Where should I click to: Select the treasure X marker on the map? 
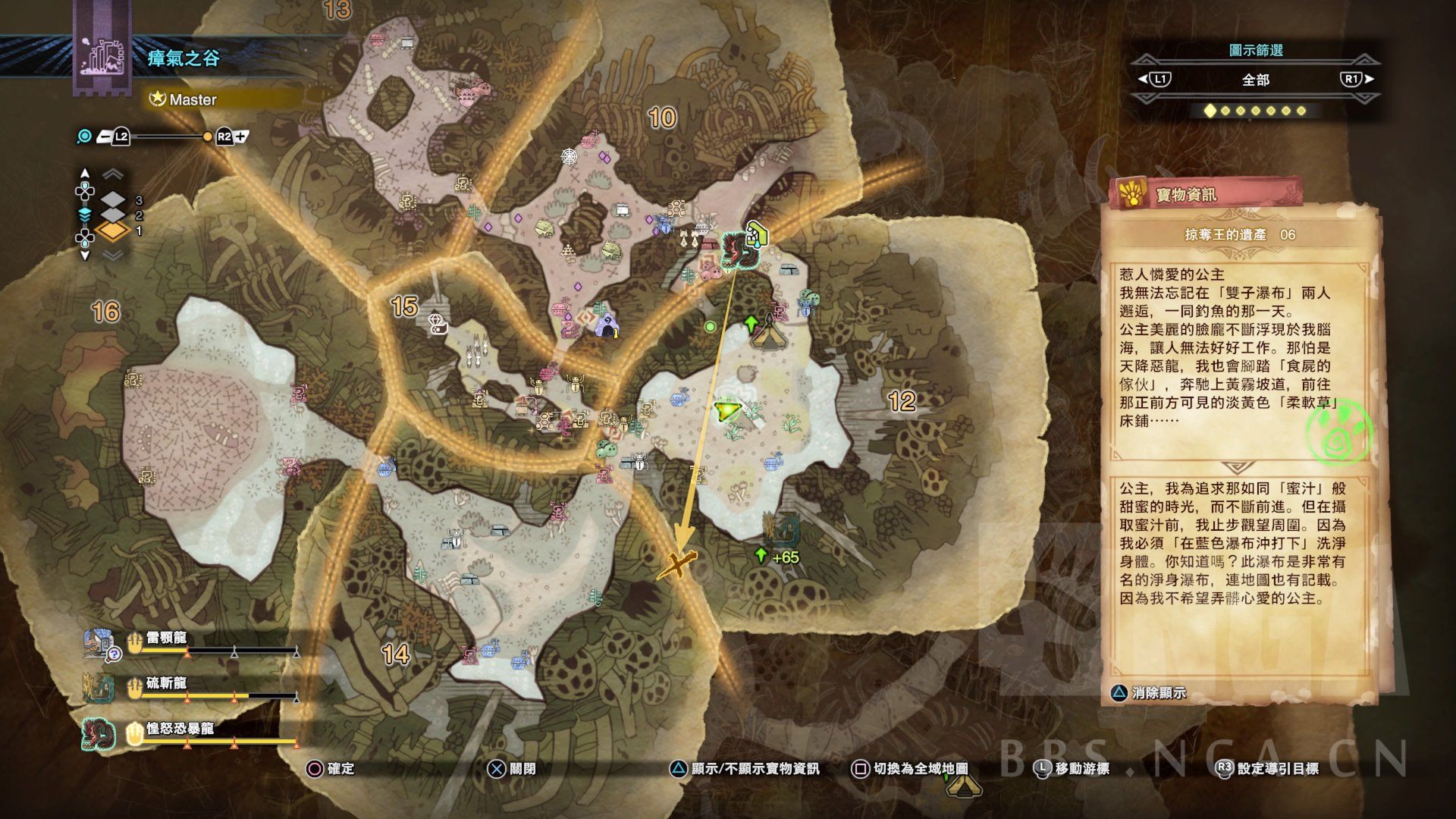(676, 565)
